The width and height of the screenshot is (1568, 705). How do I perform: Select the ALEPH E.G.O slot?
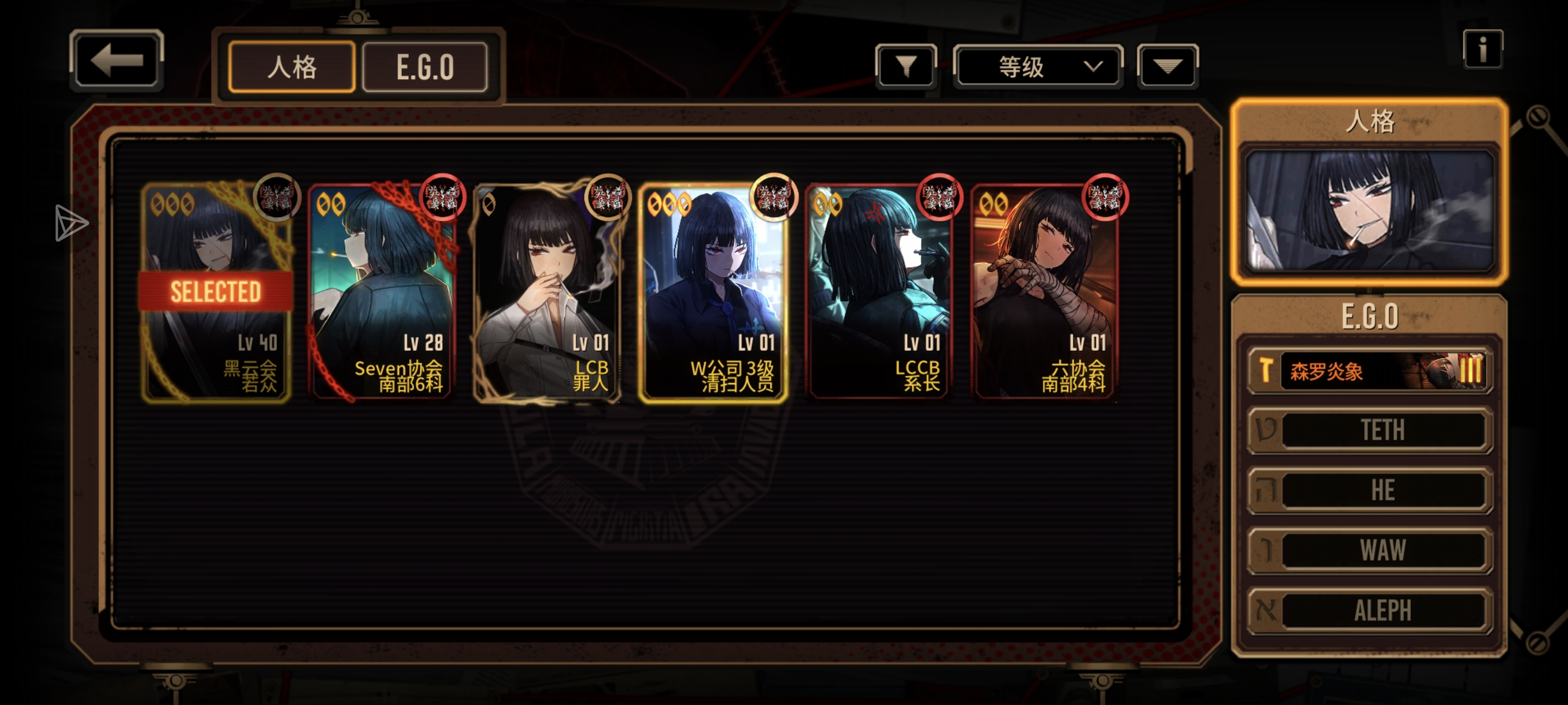tap(1370, 610)
